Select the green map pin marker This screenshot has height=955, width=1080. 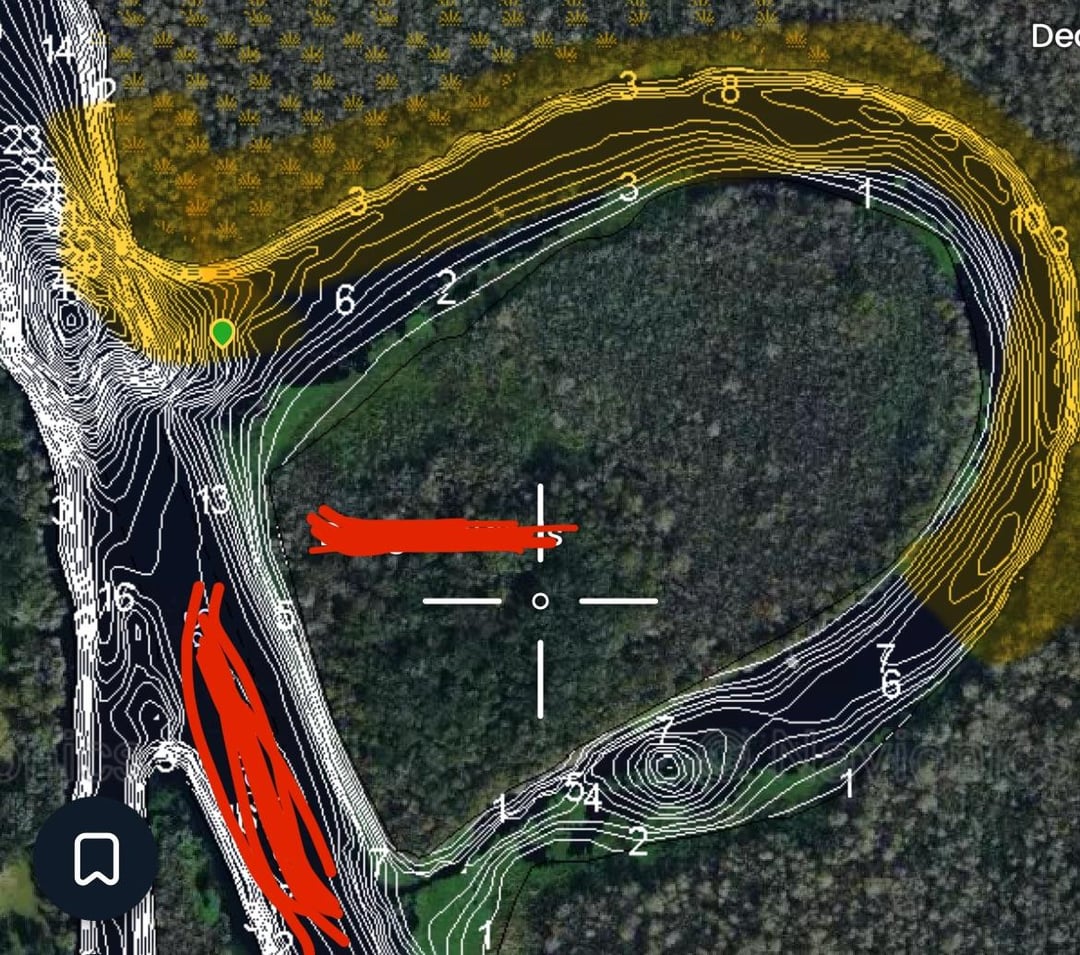click(x=223, y=332)
